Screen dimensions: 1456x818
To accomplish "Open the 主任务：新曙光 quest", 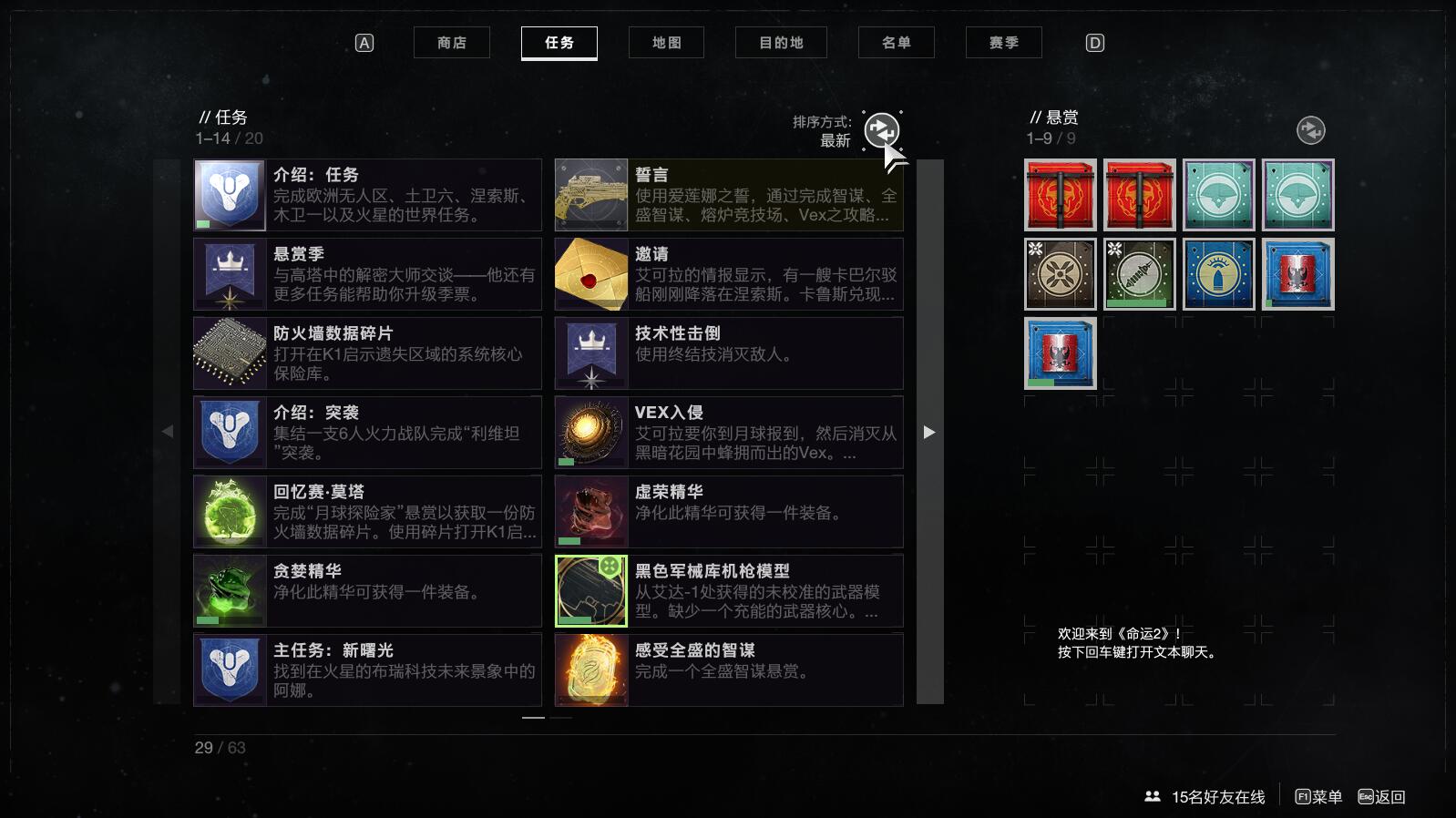I will tap(367, 670).
